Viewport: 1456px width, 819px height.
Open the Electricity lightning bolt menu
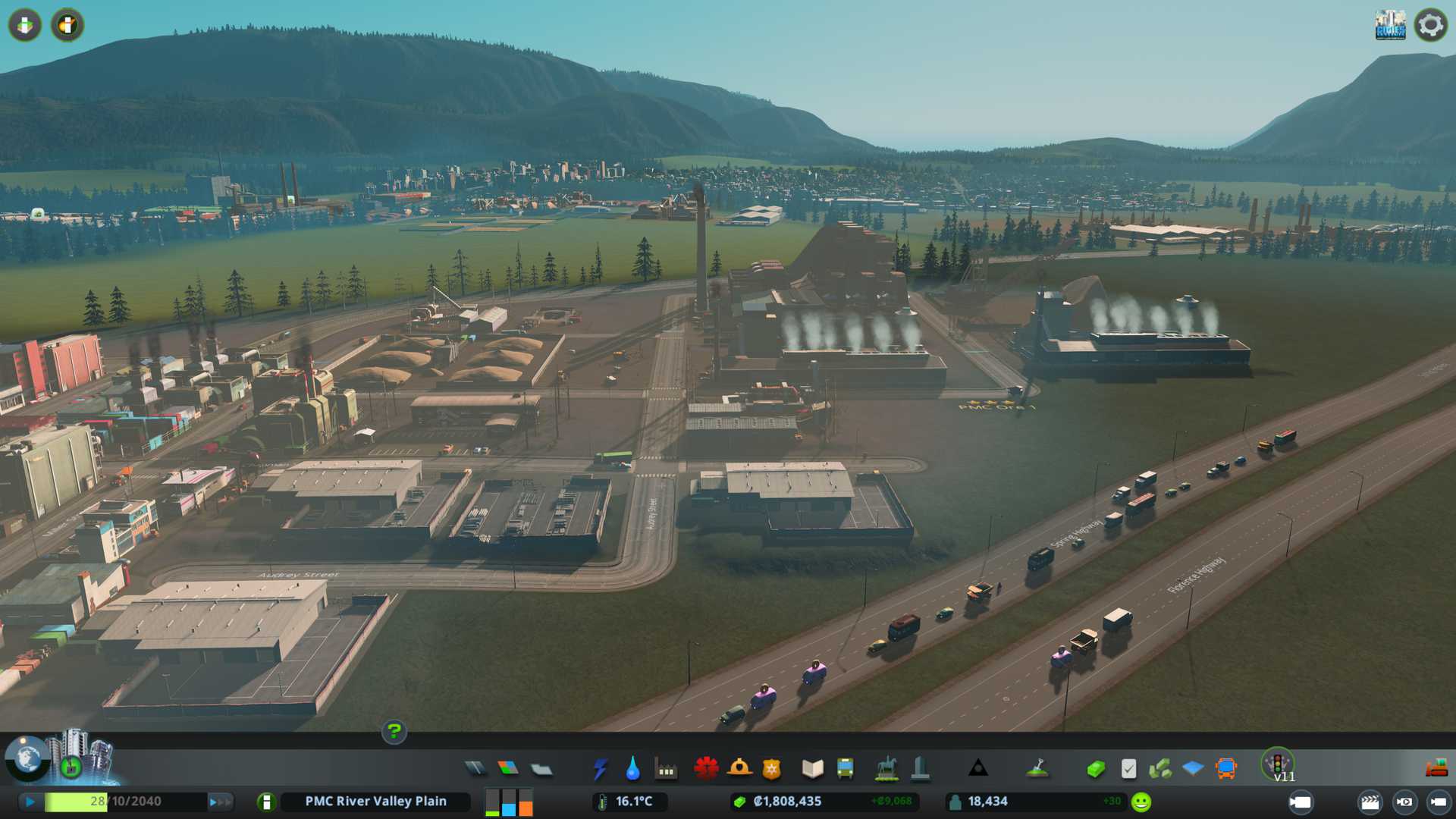tap(600, 769)
